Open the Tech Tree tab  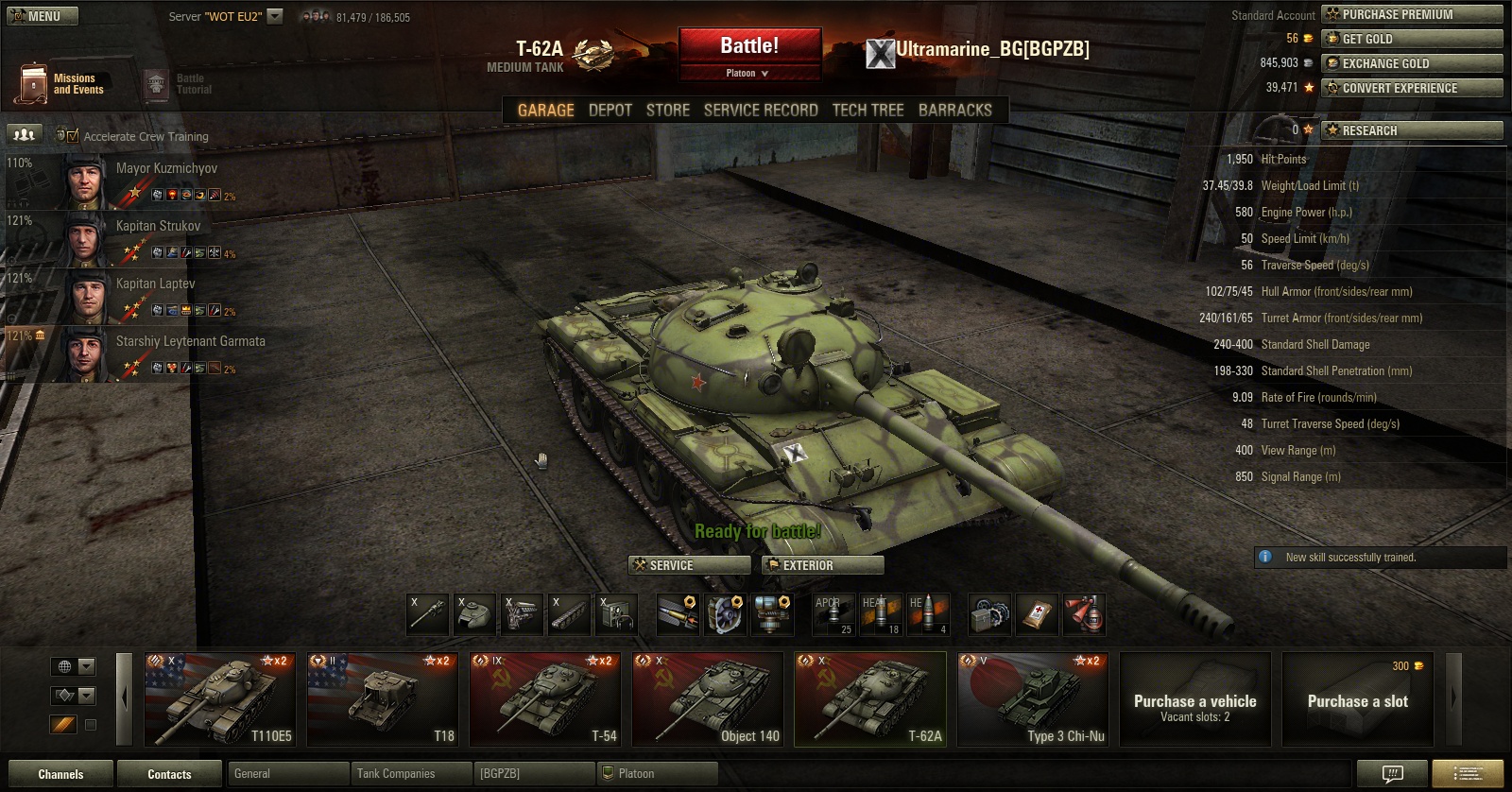pyautogui.click(x=868, y=111)
